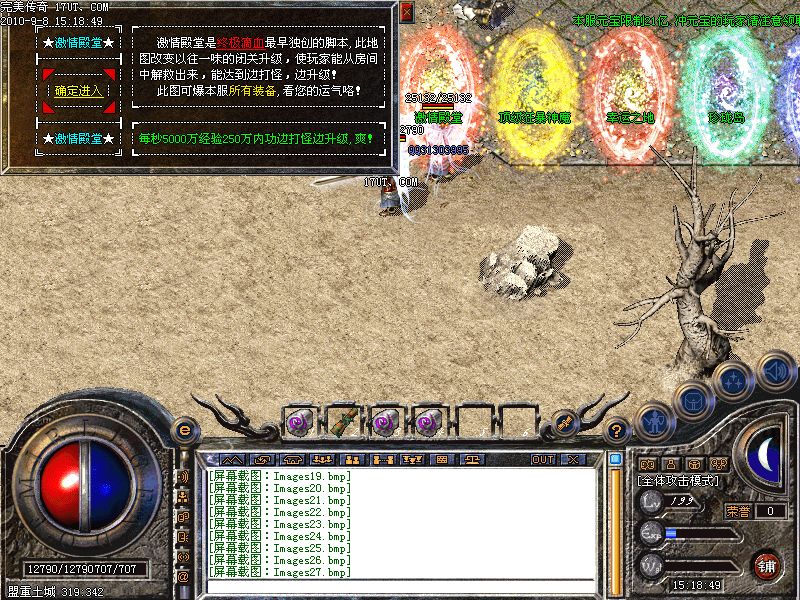Viewport: 800px width, 600px height.
Task: Toggle the speaker sound button
Action: [775, 369]
